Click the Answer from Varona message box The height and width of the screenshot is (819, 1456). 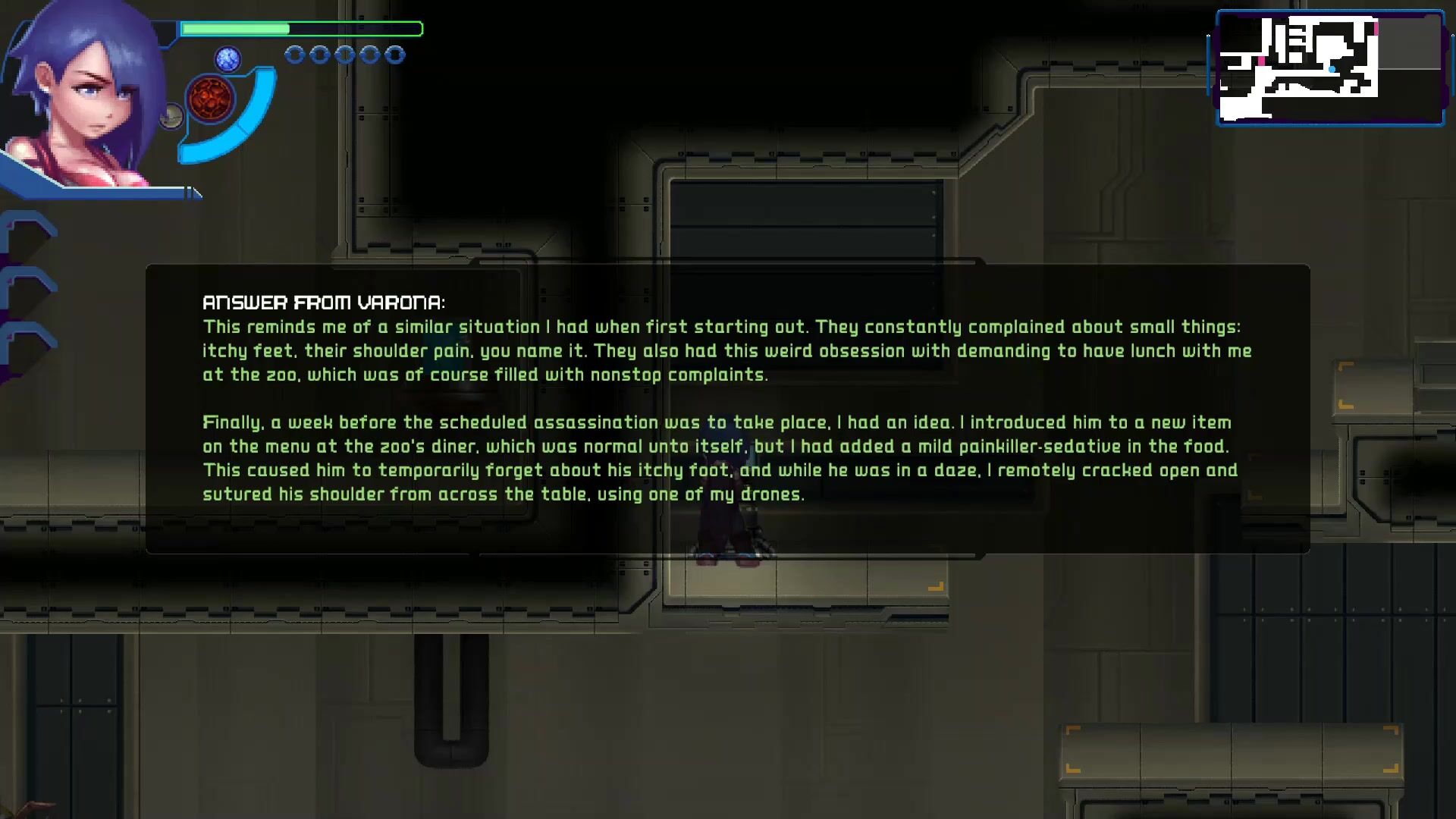click(727, 409)
